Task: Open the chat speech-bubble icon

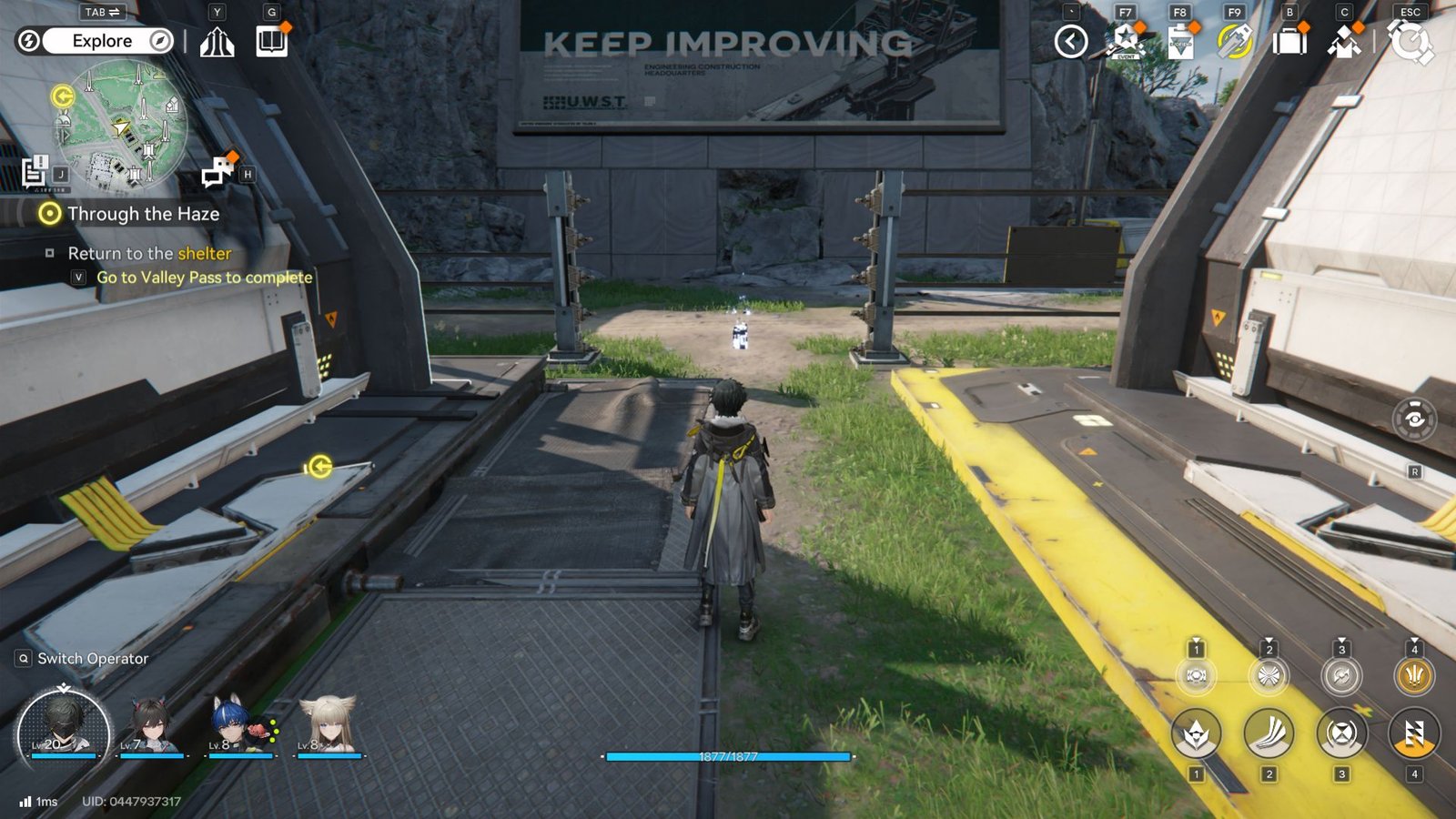Action: 217,171
